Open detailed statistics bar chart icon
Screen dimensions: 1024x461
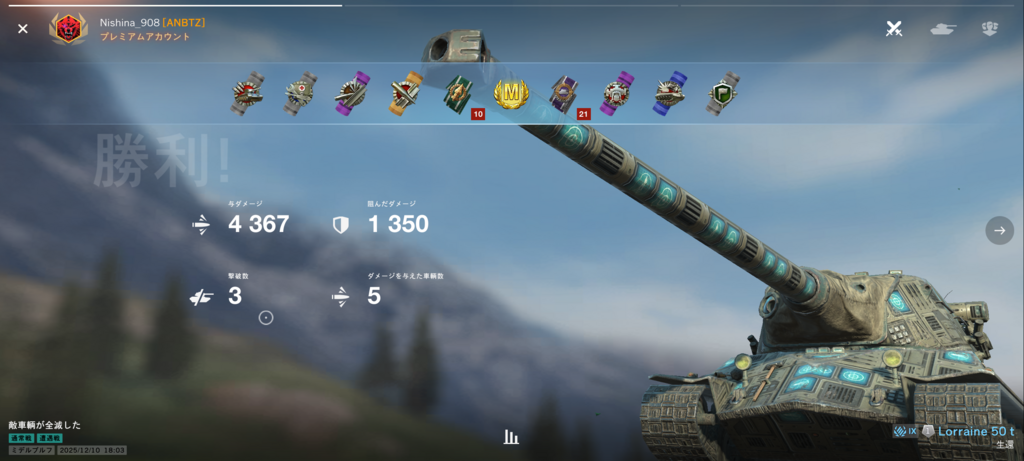pos(511,437)
